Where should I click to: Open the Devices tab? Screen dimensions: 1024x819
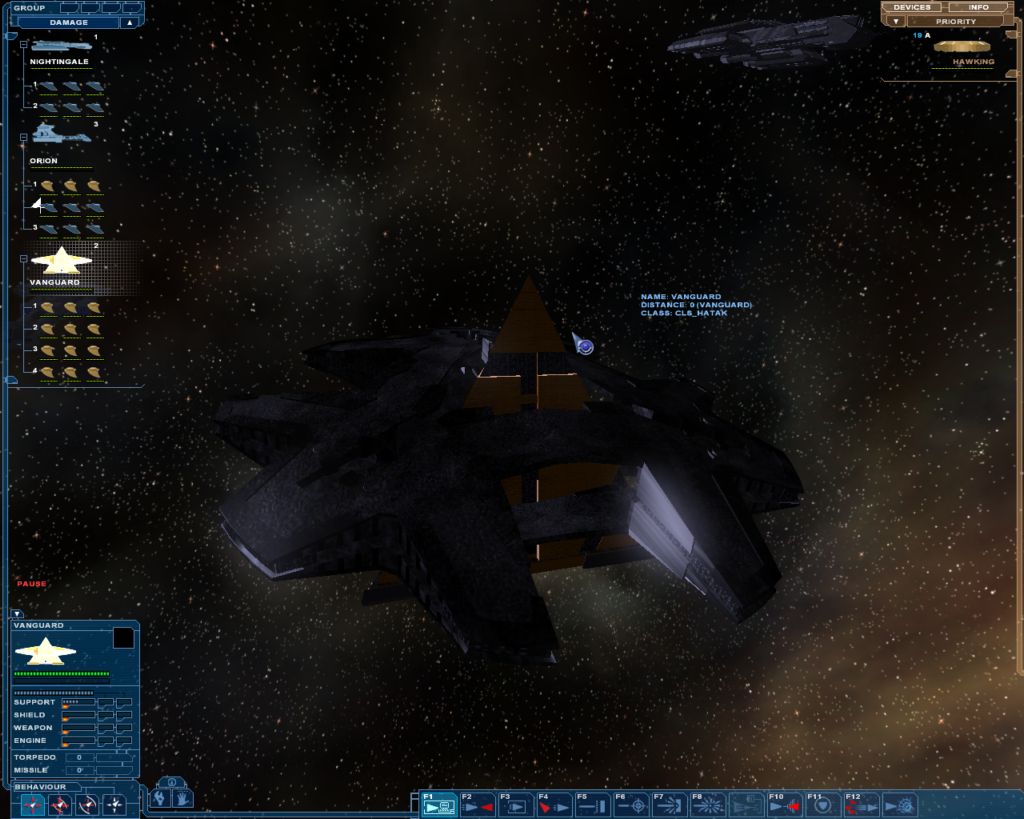[913, 8]
